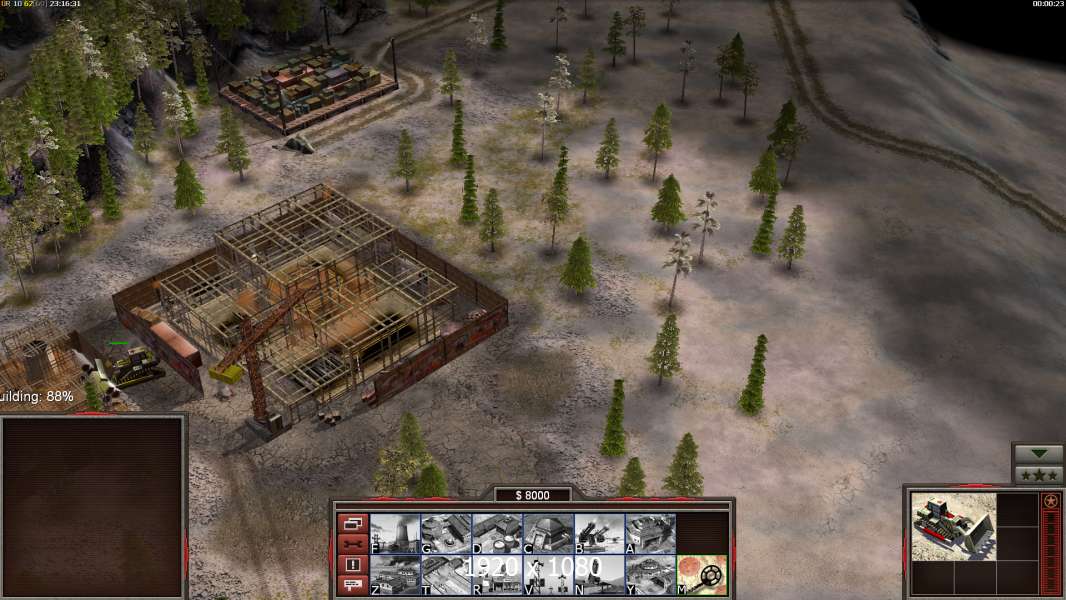Click the green down-arrow collapse button
The image size is (1066, 600).
(x=1038, y=454)
